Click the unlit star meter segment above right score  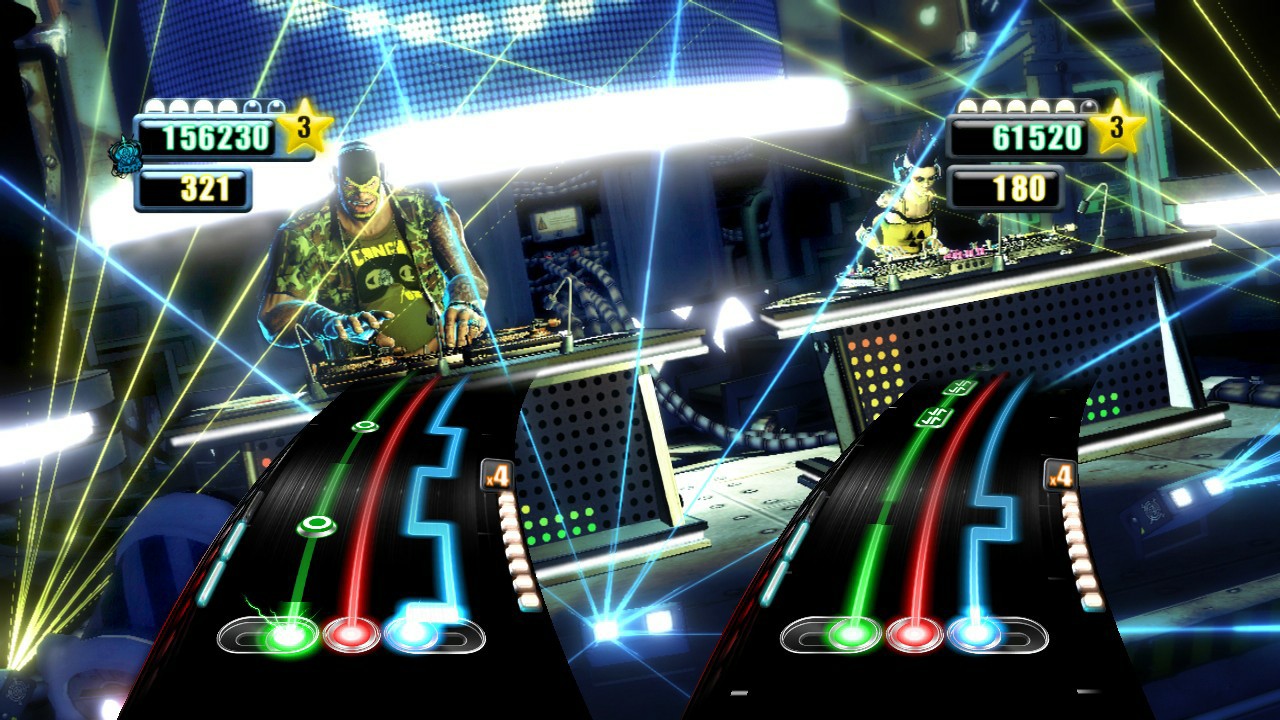click(x=1088, y=106)
